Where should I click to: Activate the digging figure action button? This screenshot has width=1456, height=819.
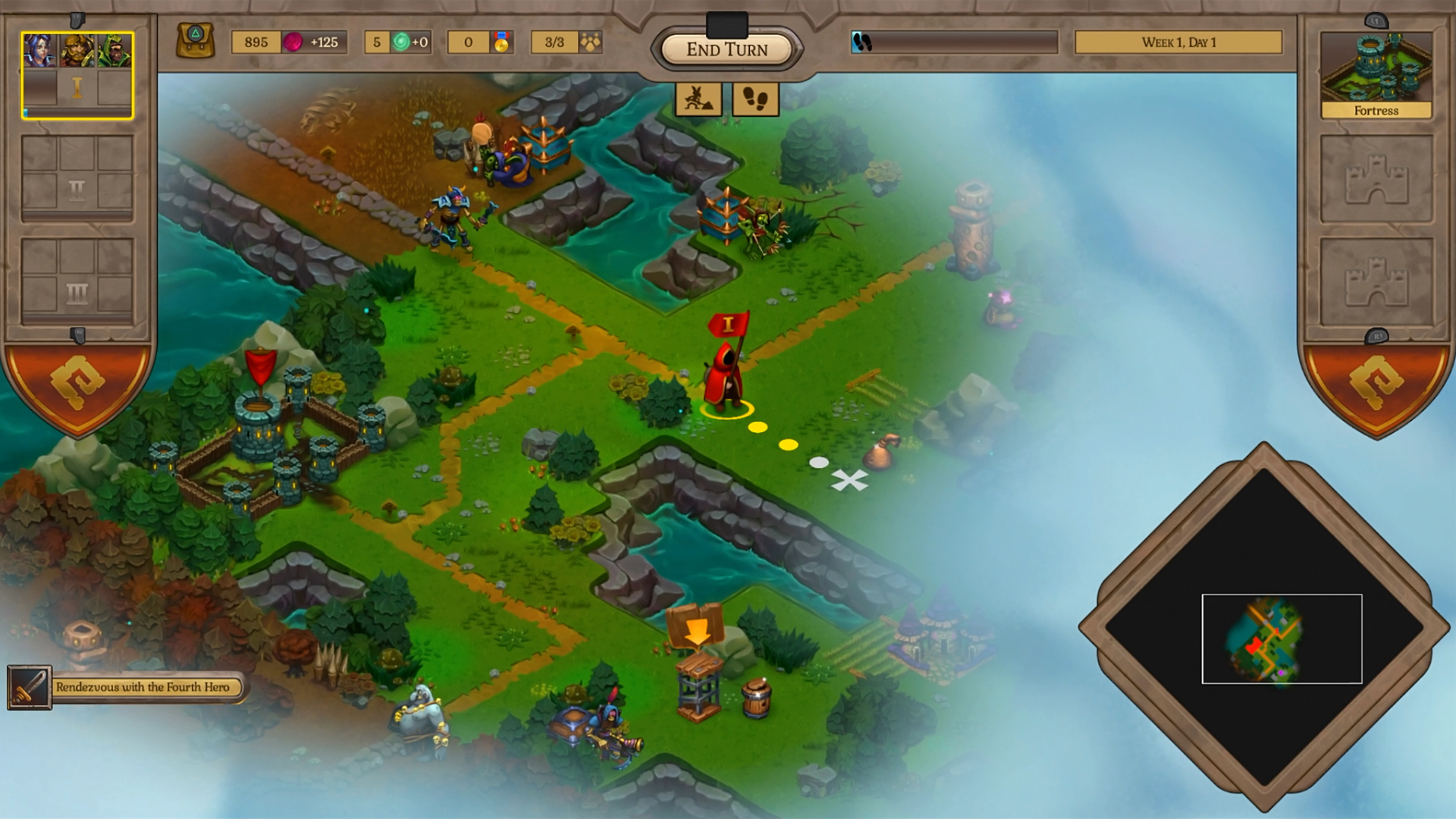coord(698,99)
